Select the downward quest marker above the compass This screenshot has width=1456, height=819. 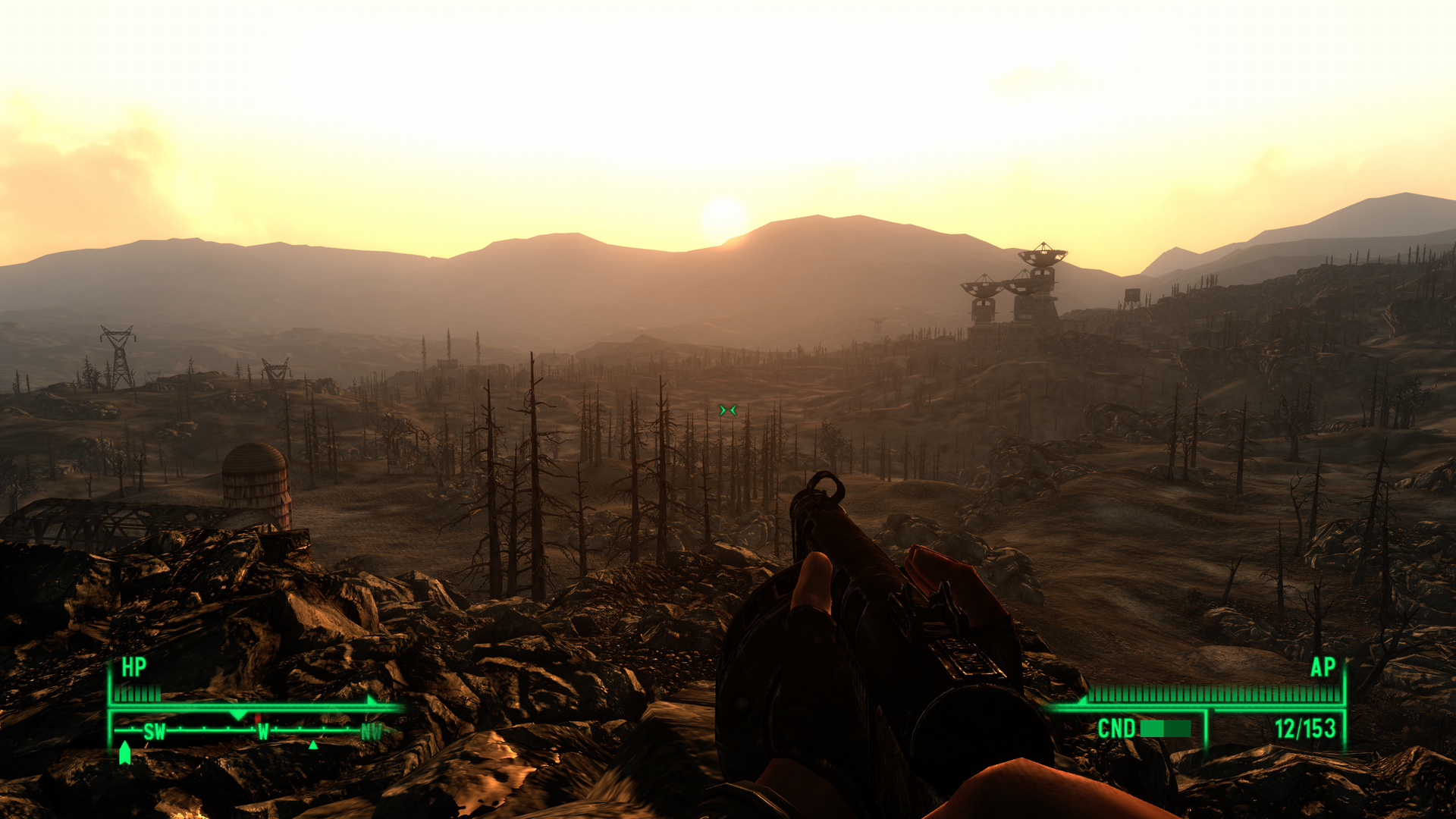(x=237, y=715)
